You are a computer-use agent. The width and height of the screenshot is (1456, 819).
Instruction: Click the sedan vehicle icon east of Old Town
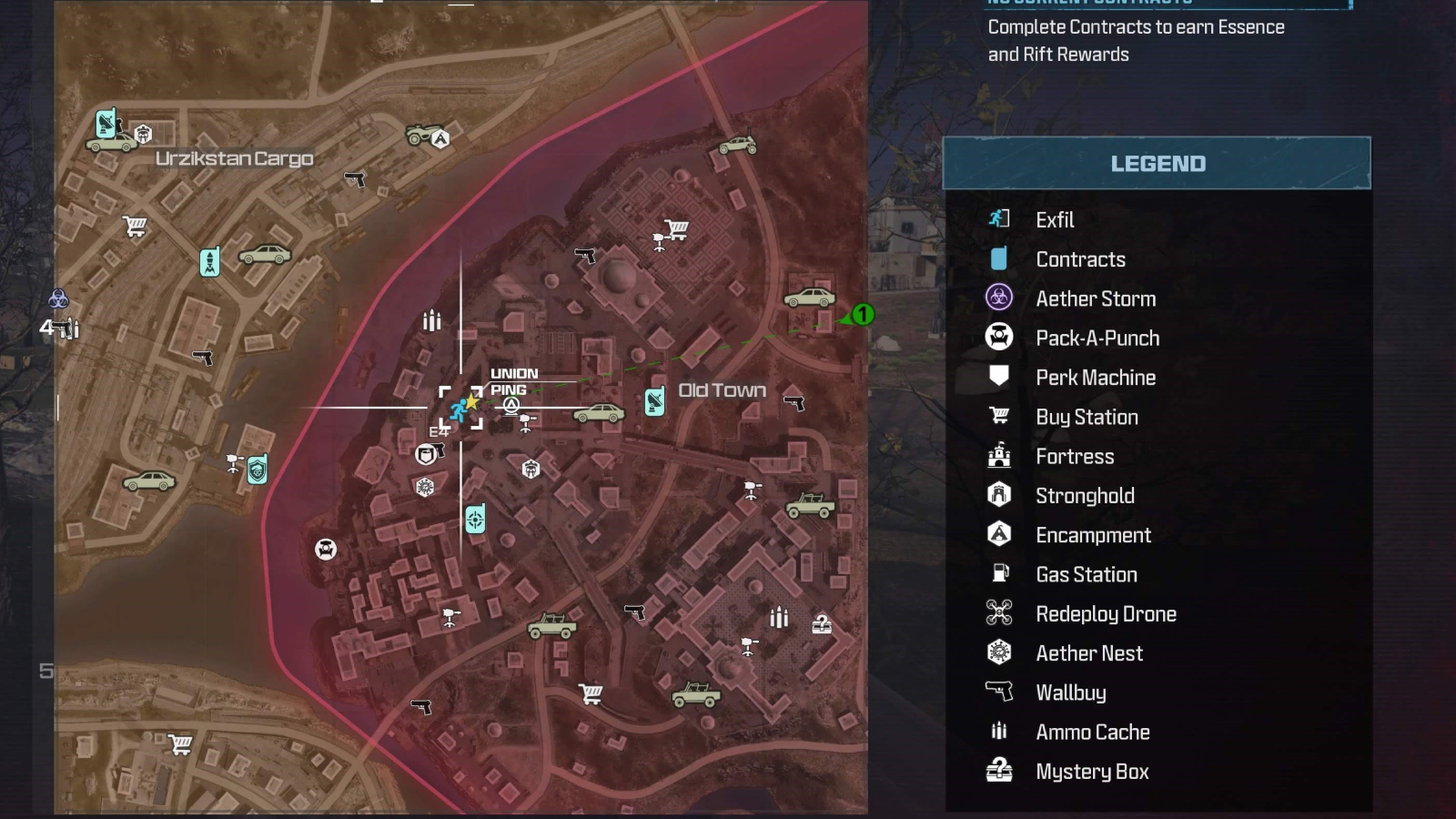click(808, 298)
